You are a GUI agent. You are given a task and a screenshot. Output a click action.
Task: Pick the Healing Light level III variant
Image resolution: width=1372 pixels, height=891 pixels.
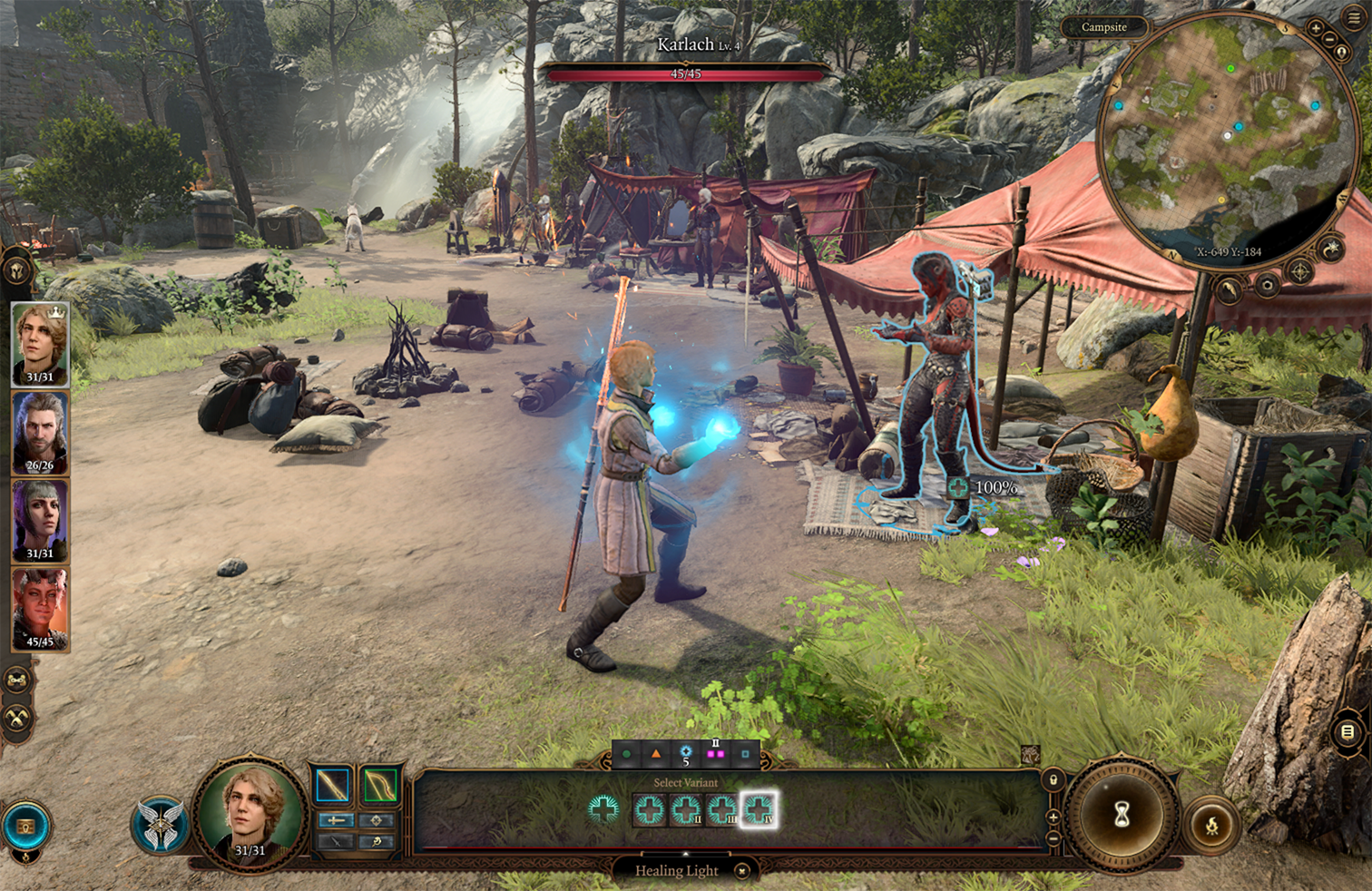(x=721, y=809)
